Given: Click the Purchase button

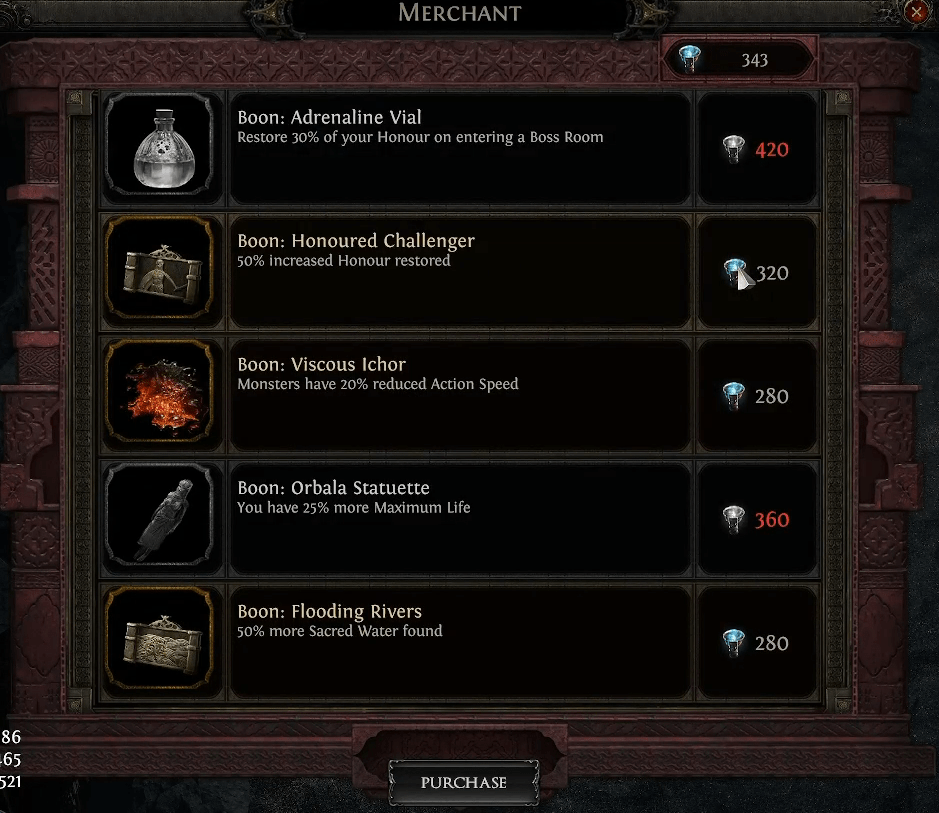Looking at the screenshot, I should click(x=463, y=782).
